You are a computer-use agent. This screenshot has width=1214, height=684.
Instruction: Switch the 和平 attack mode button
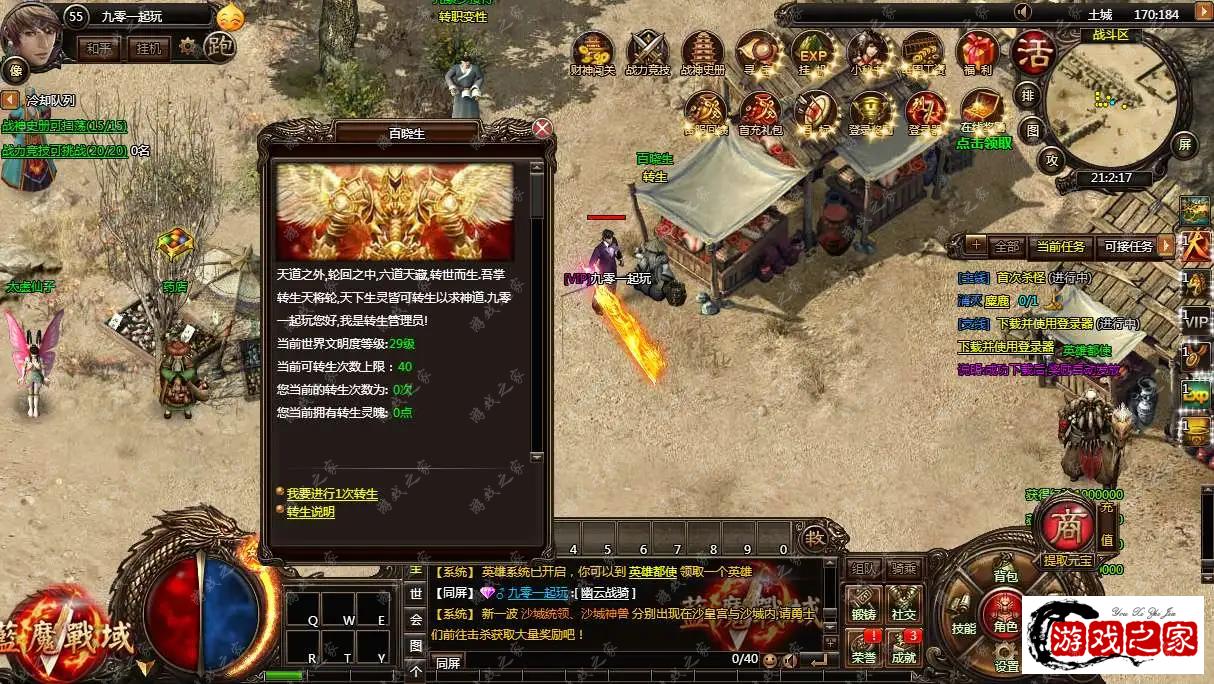coord(99,48)
